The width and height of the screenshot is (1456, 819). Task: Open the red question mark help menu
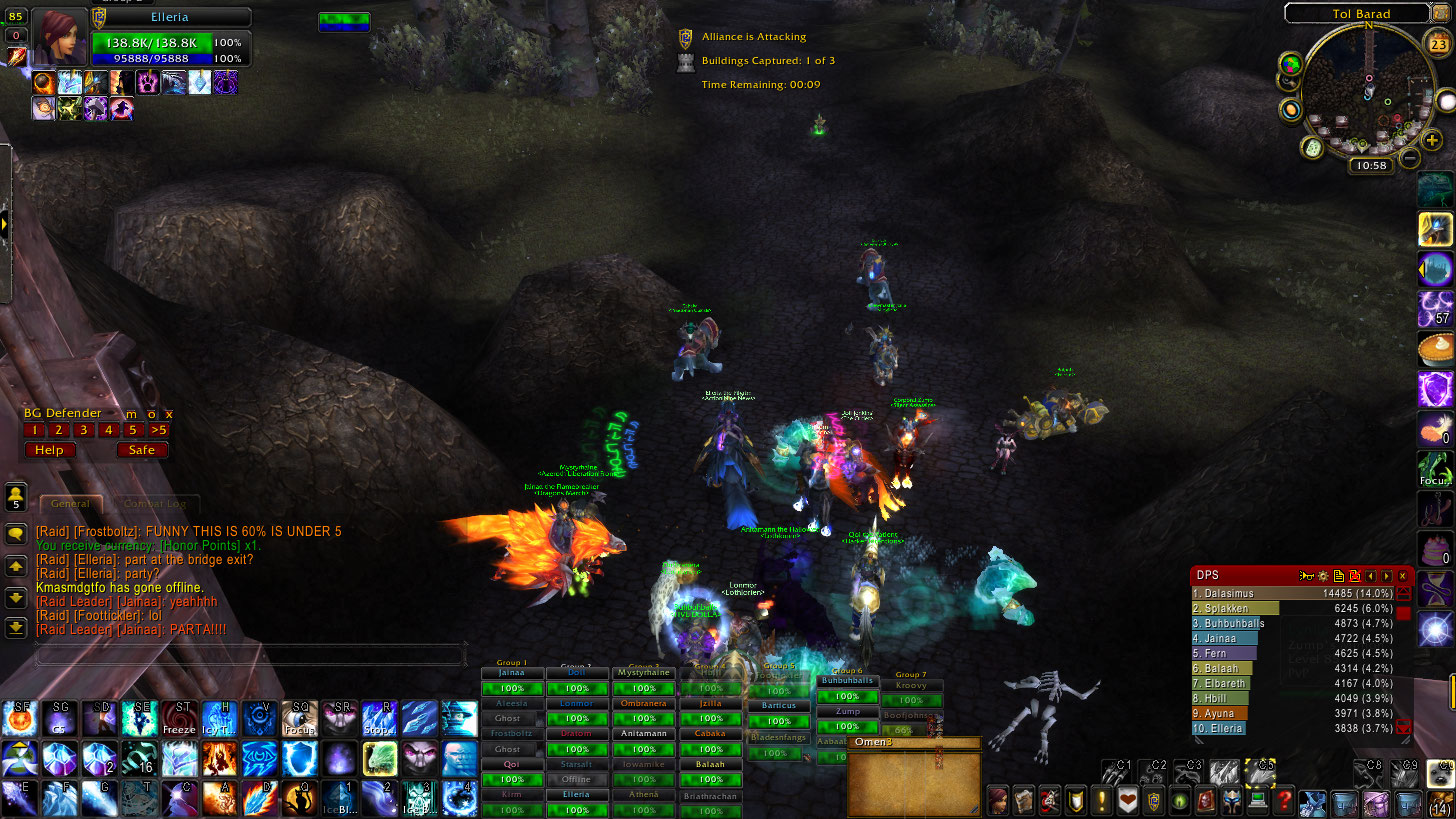tap(1285, 800)
